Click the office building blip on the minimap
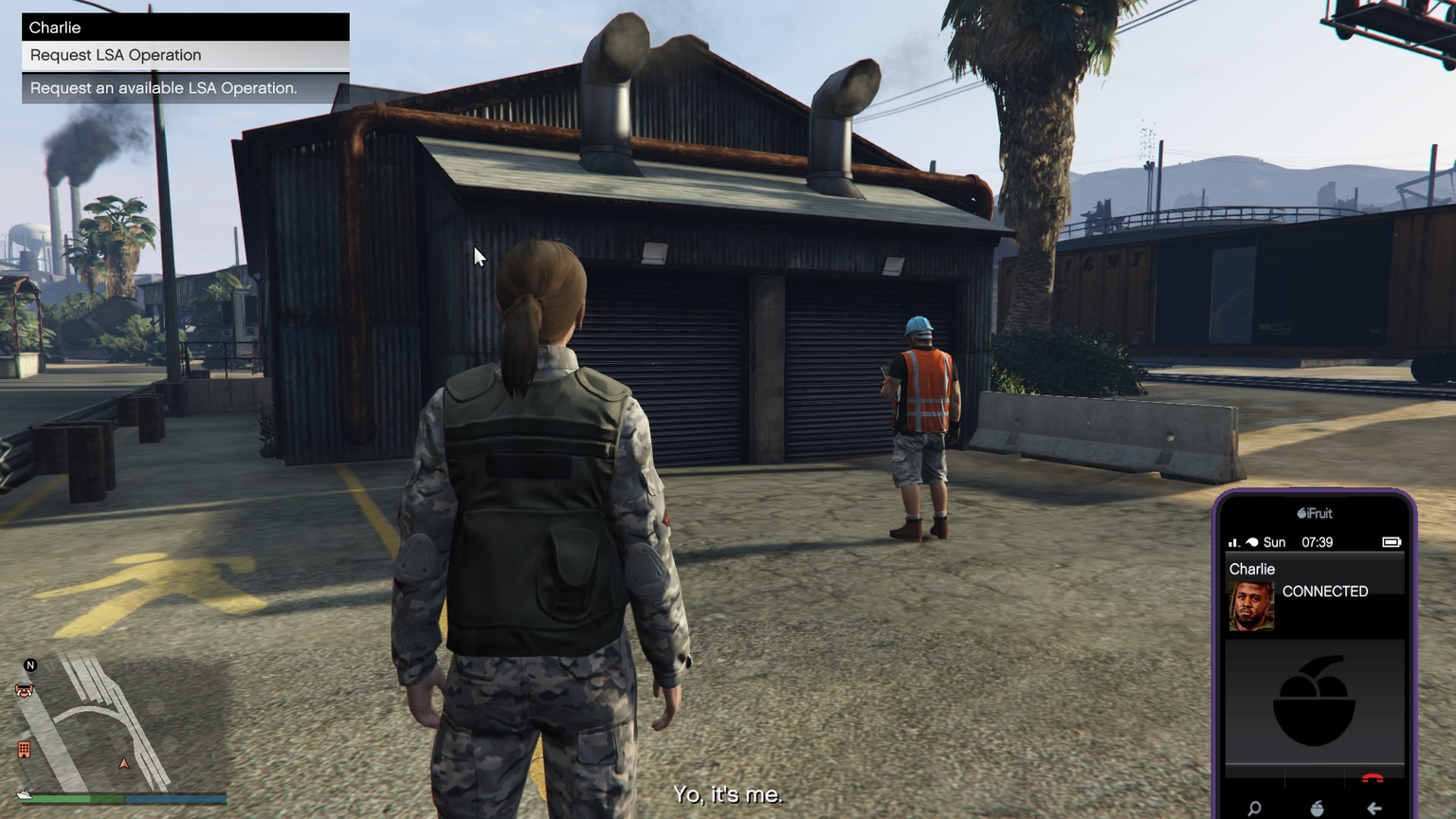This screenshot has height=819, width=1456. (x=24, y=750)
